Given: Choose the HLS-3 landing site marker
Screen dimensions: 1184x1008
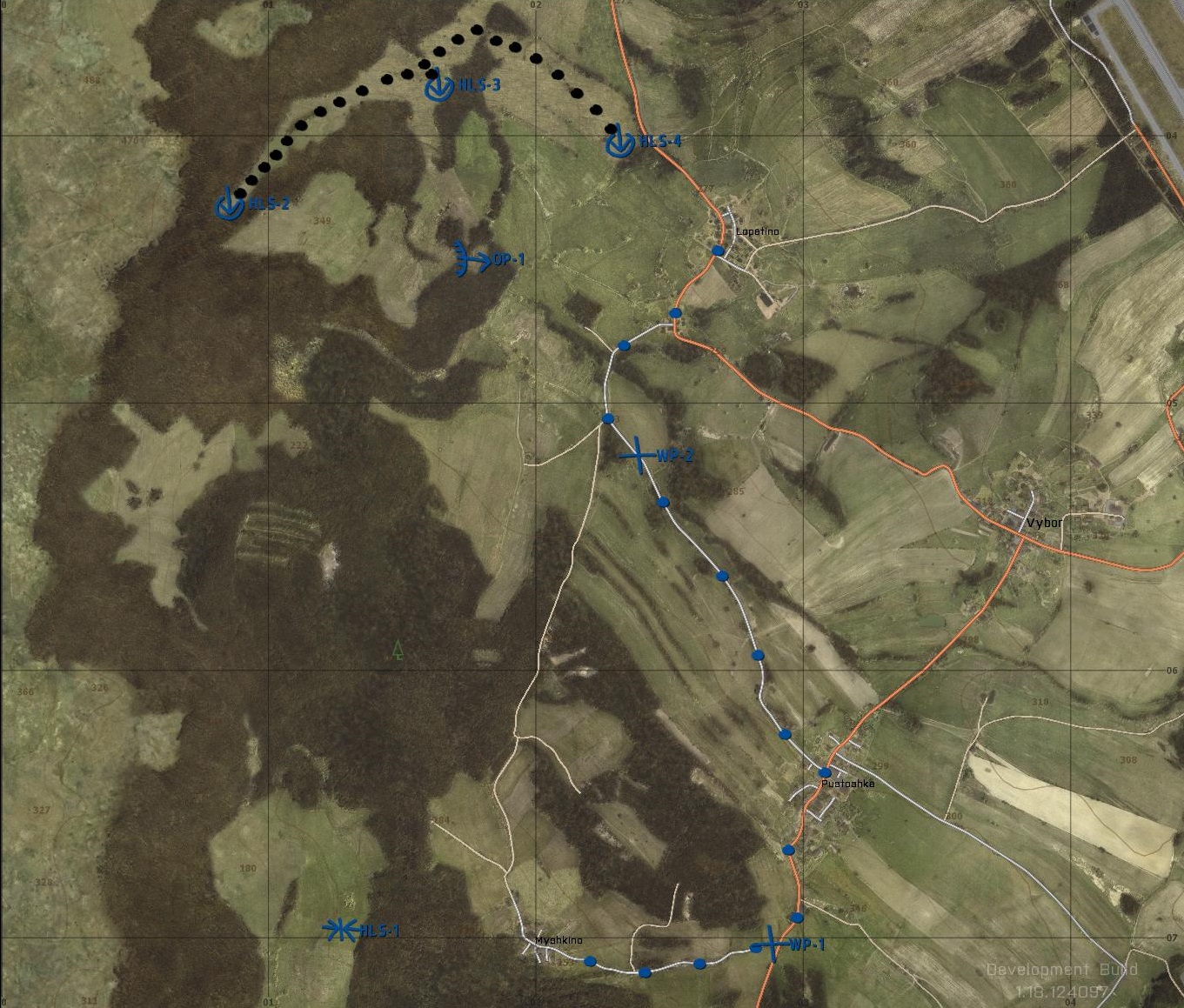Looking at the screenshot, I should (439, 86).
